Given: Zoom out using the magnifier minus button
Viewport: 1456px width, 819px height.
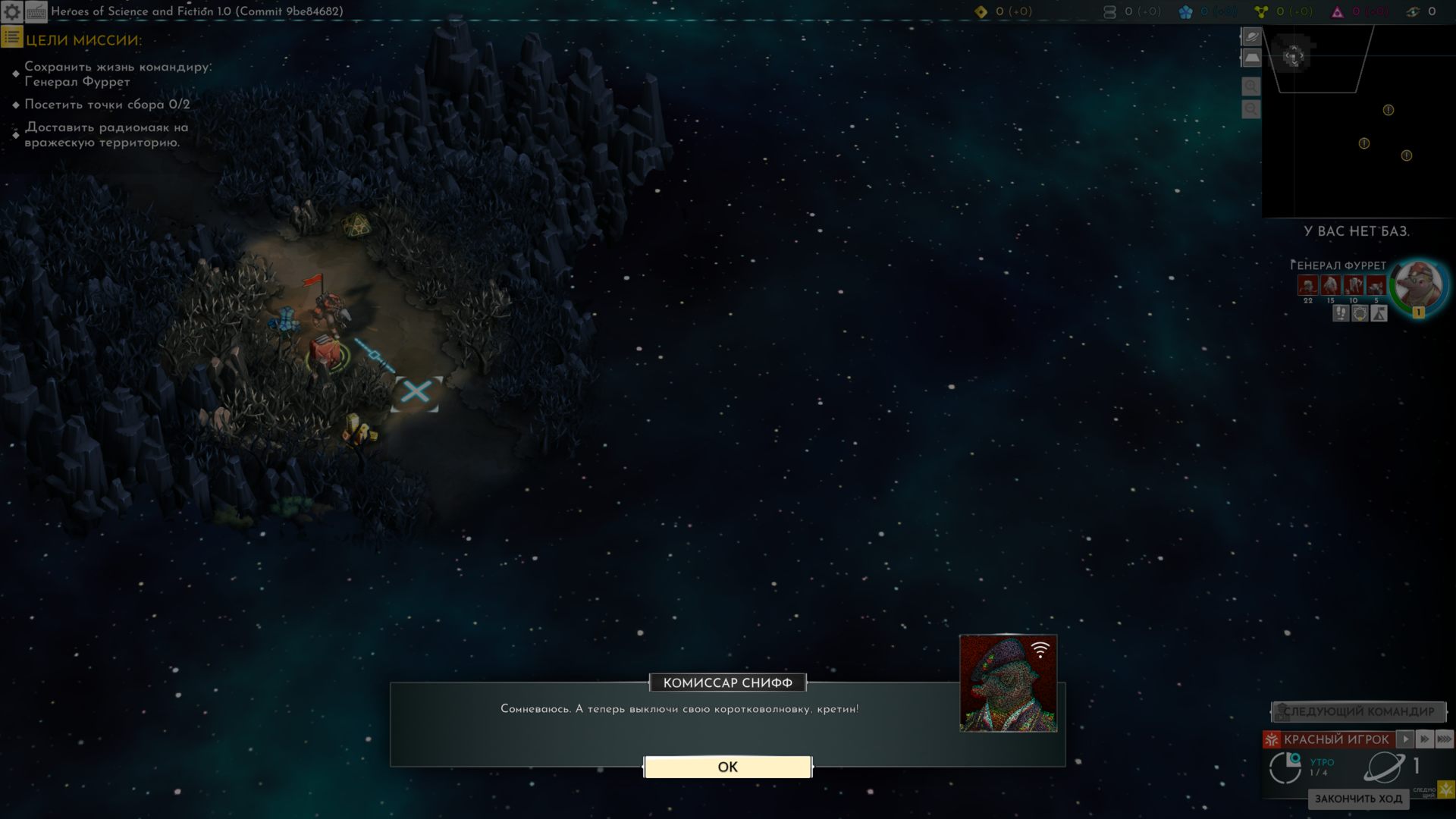Looking at the screenshot, I should point(1251,110).
